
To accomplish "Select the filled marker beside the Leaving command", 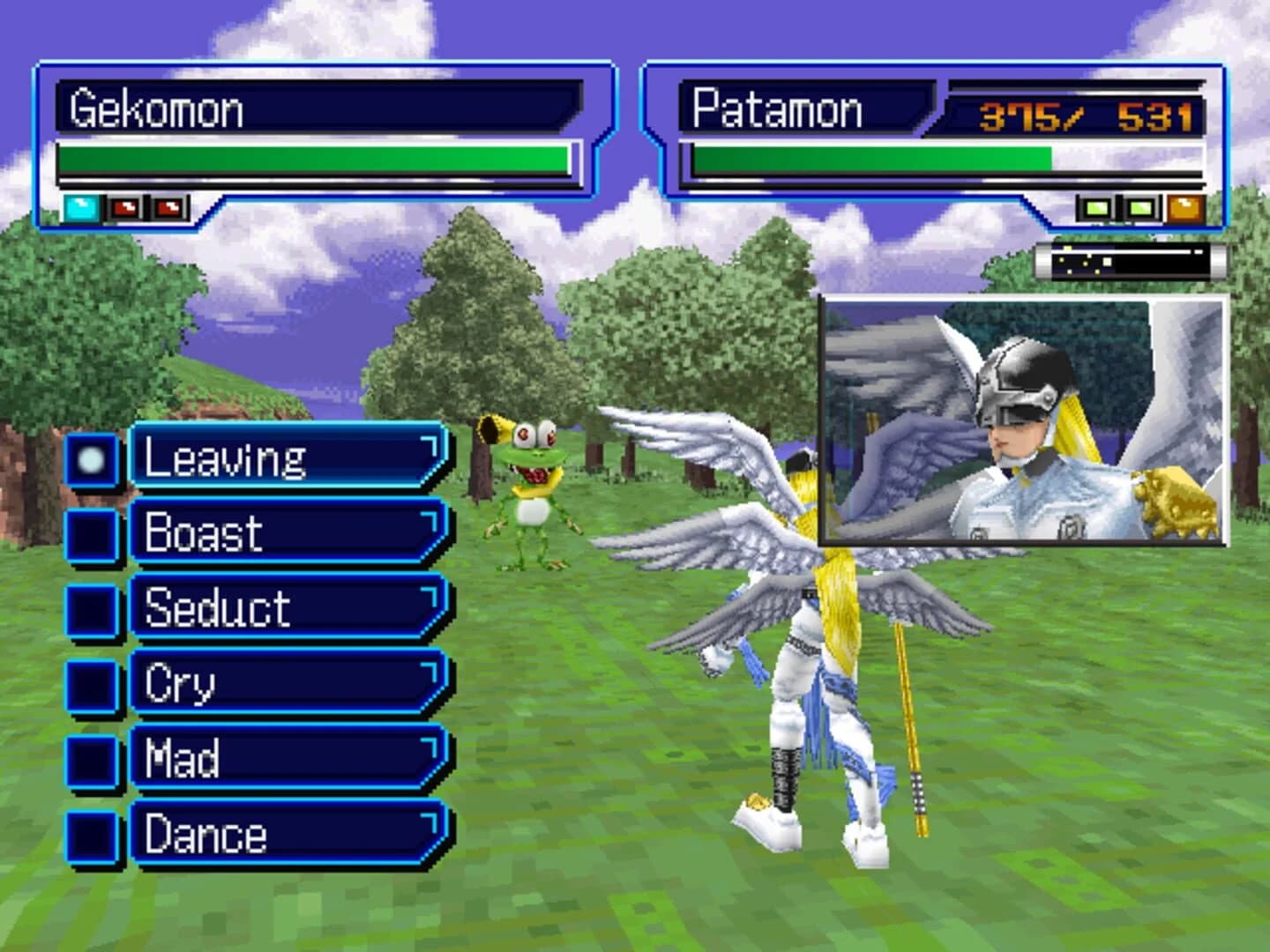I will pos(91,458).
